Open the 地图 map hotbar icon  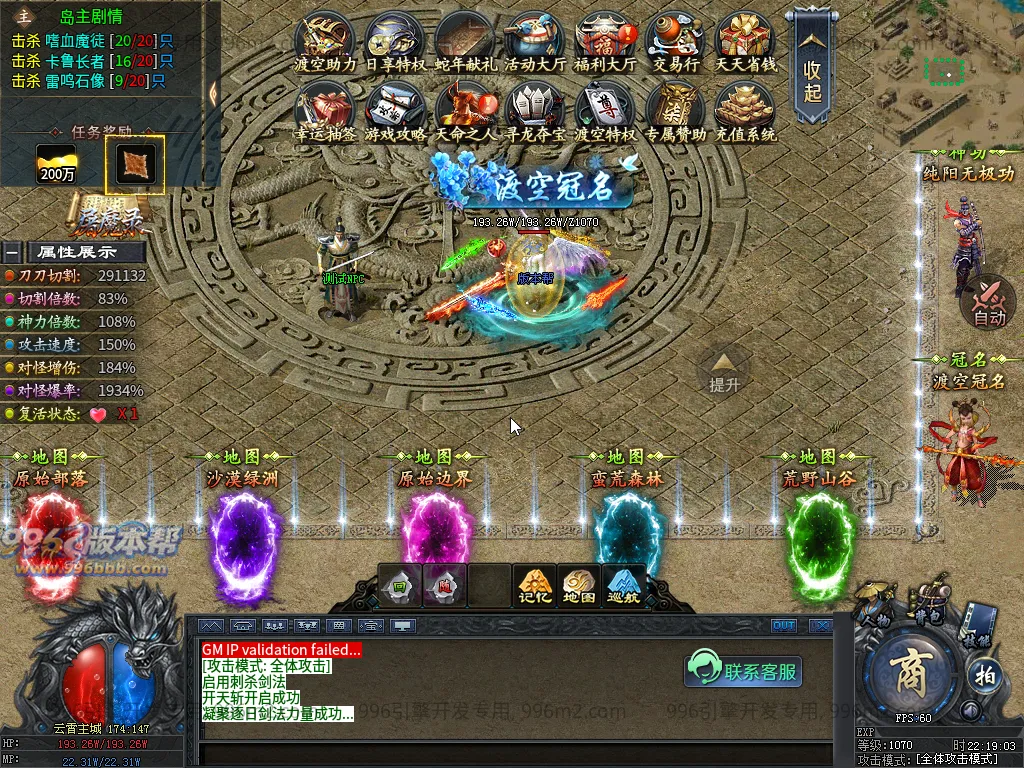pos(579,585)
